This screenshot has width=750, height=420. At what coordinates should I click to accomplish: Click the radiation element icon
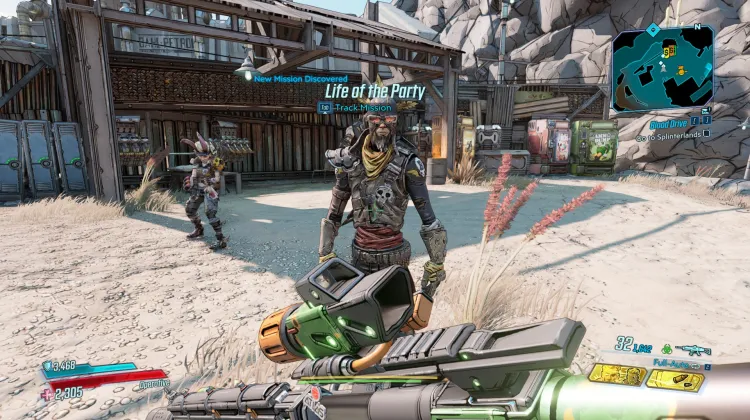tap(668, 348)
